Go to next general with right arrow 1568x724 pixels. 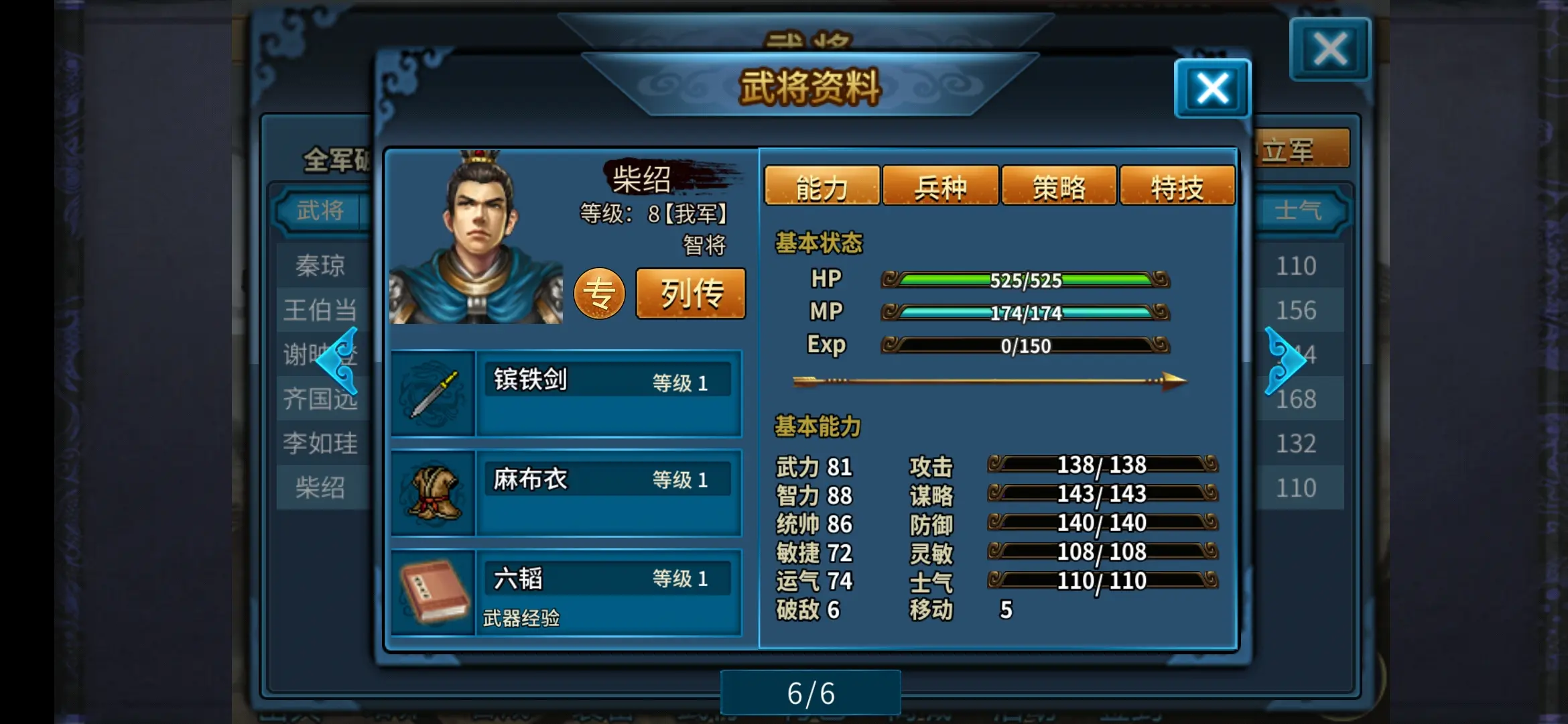pyautogui.click(x=1285, y=361)
